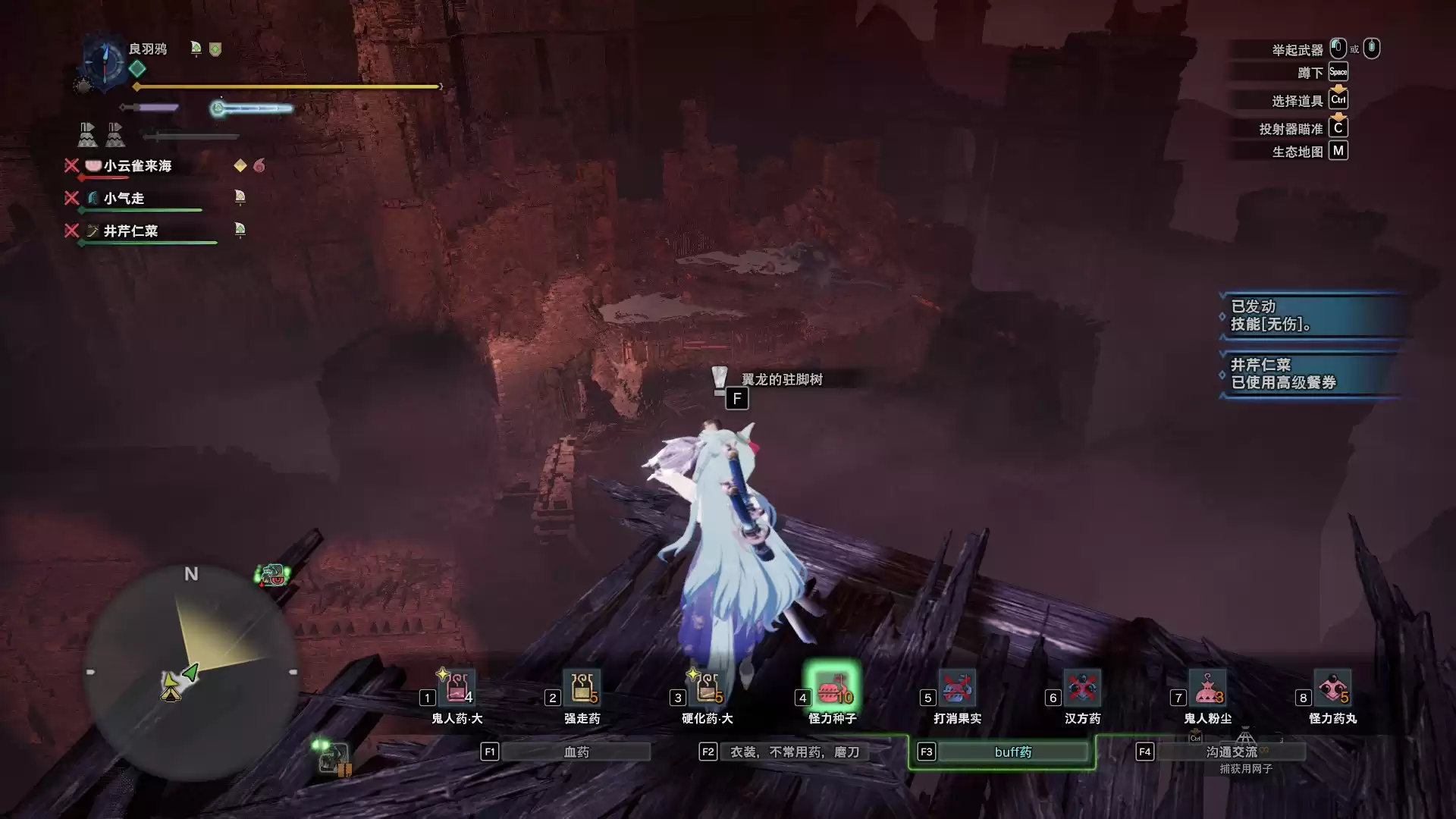The image size is (1456, 819).
Task: Pick the 汉方药 item slot
Action: (1082, 689)
